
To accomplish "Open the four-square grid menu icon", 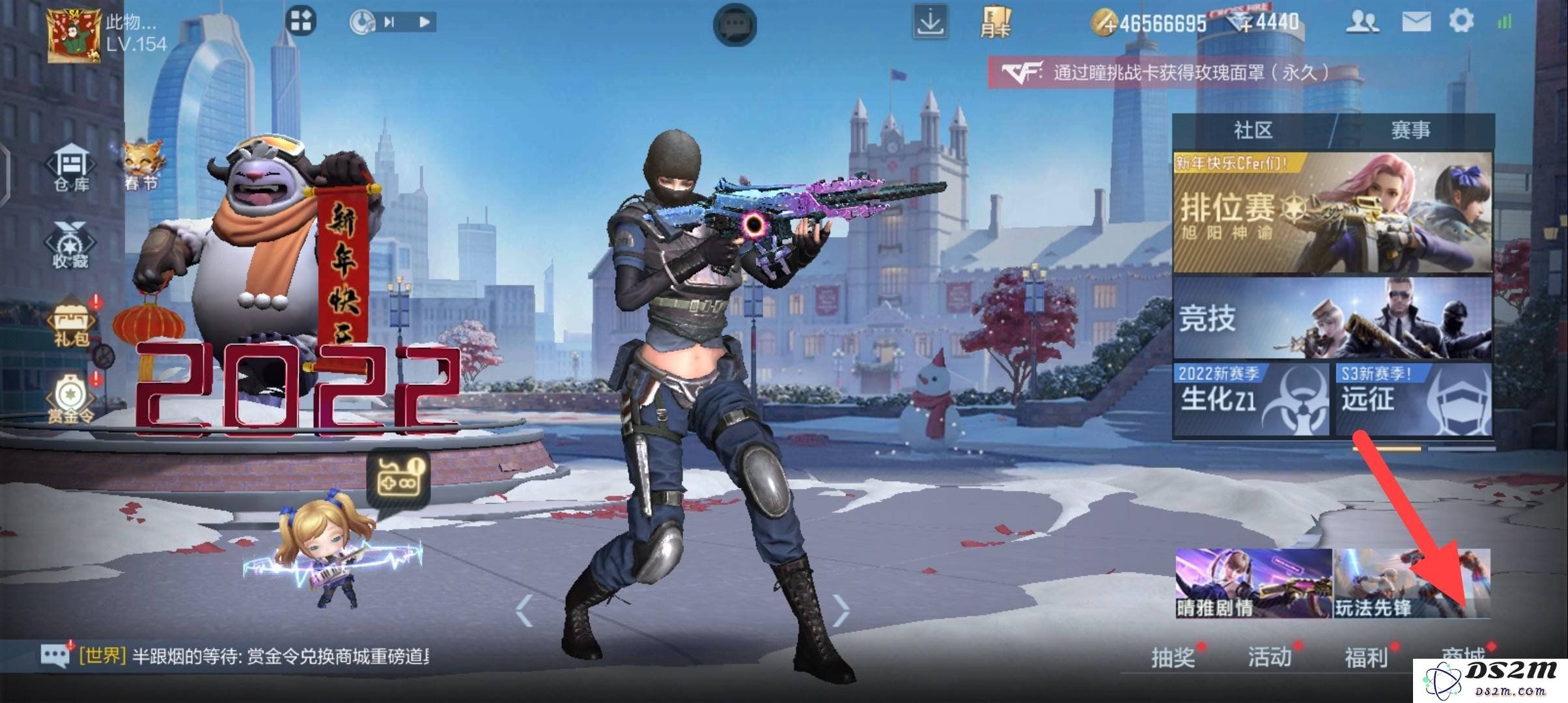I will pyautogui.click(x=301, y=21).
